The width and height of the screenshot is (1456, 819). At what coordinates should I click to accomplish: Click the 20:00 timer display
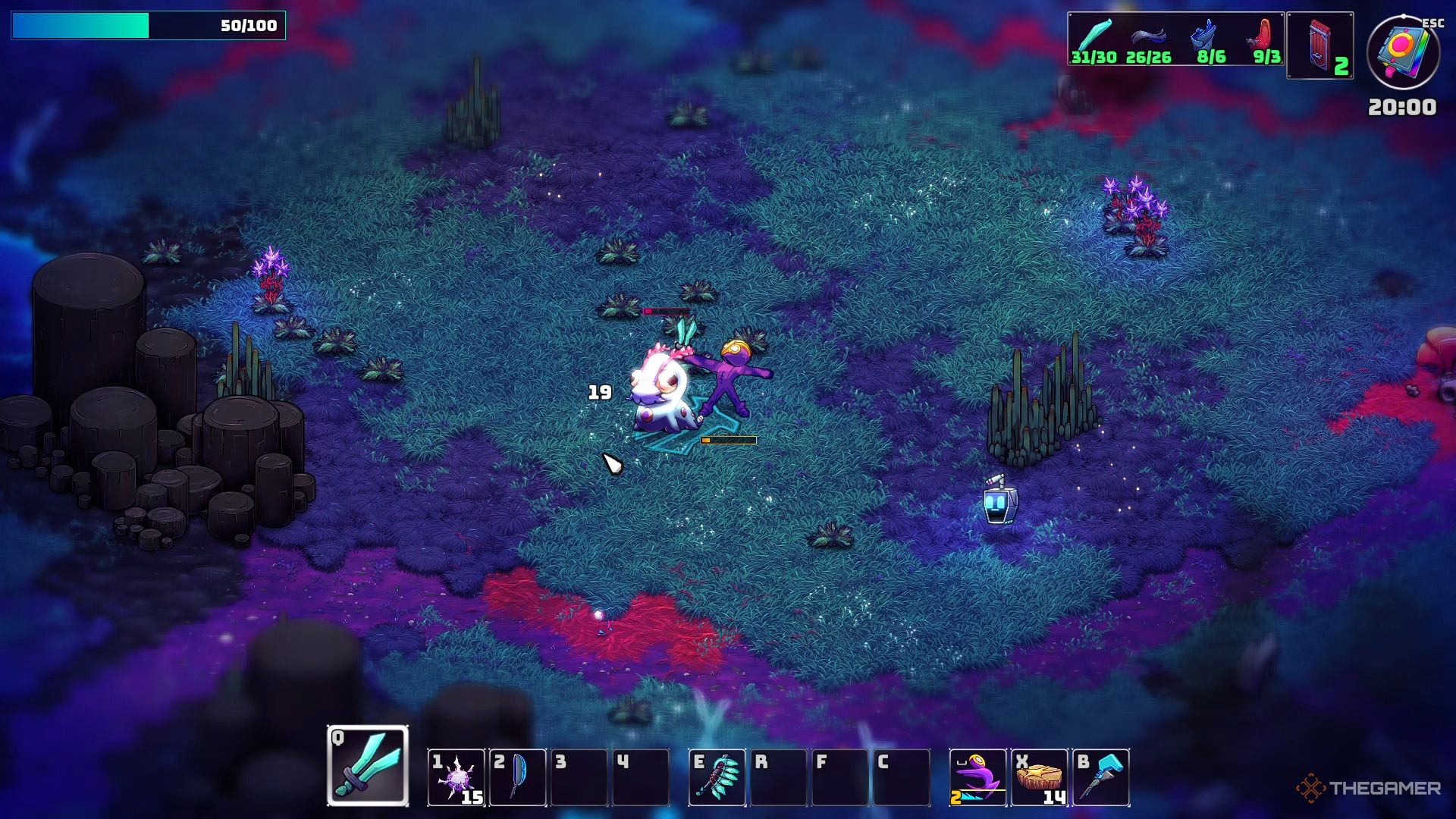click(x=1404, y=106)
